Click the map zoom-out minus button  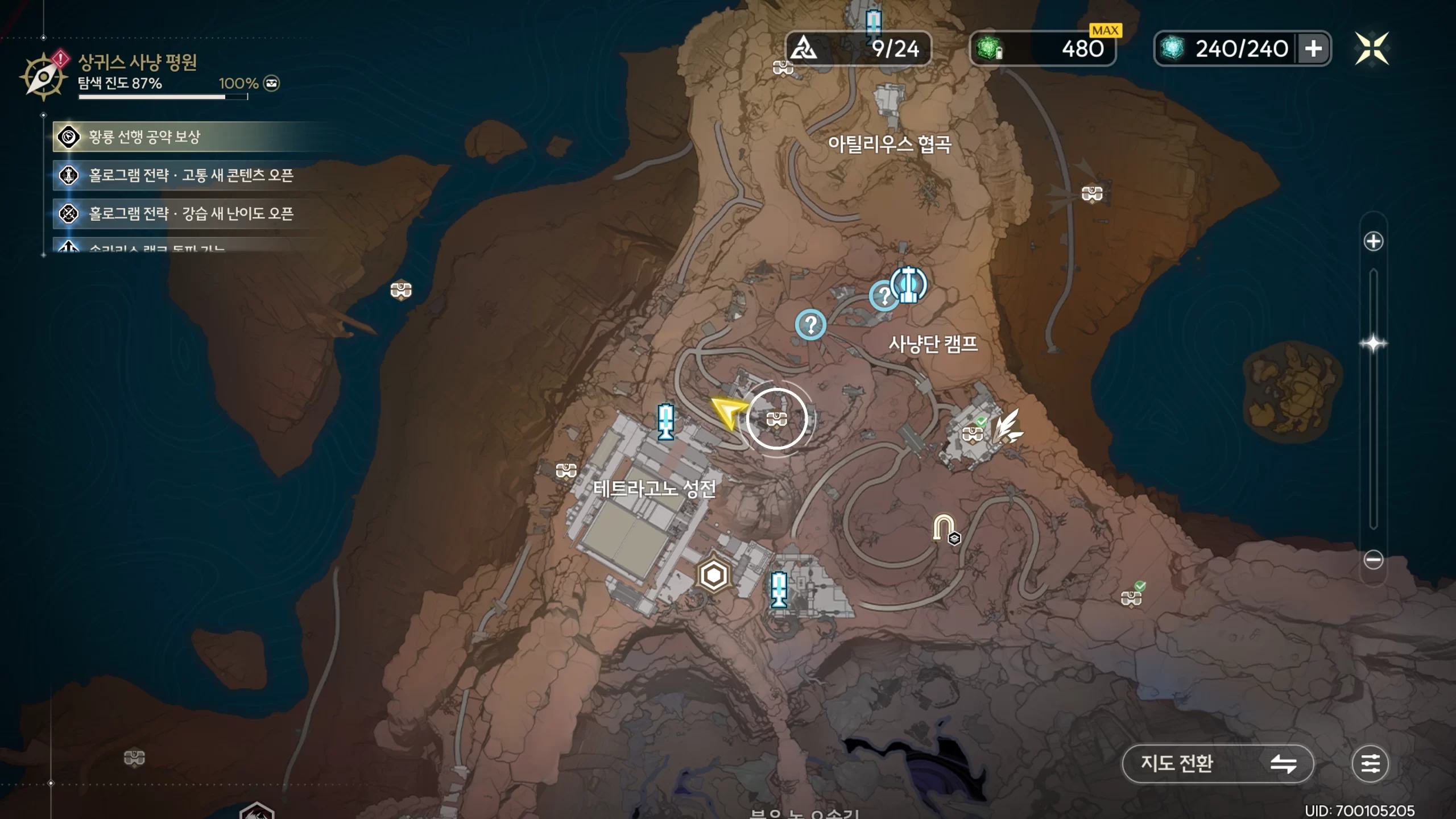[1373, 560]
